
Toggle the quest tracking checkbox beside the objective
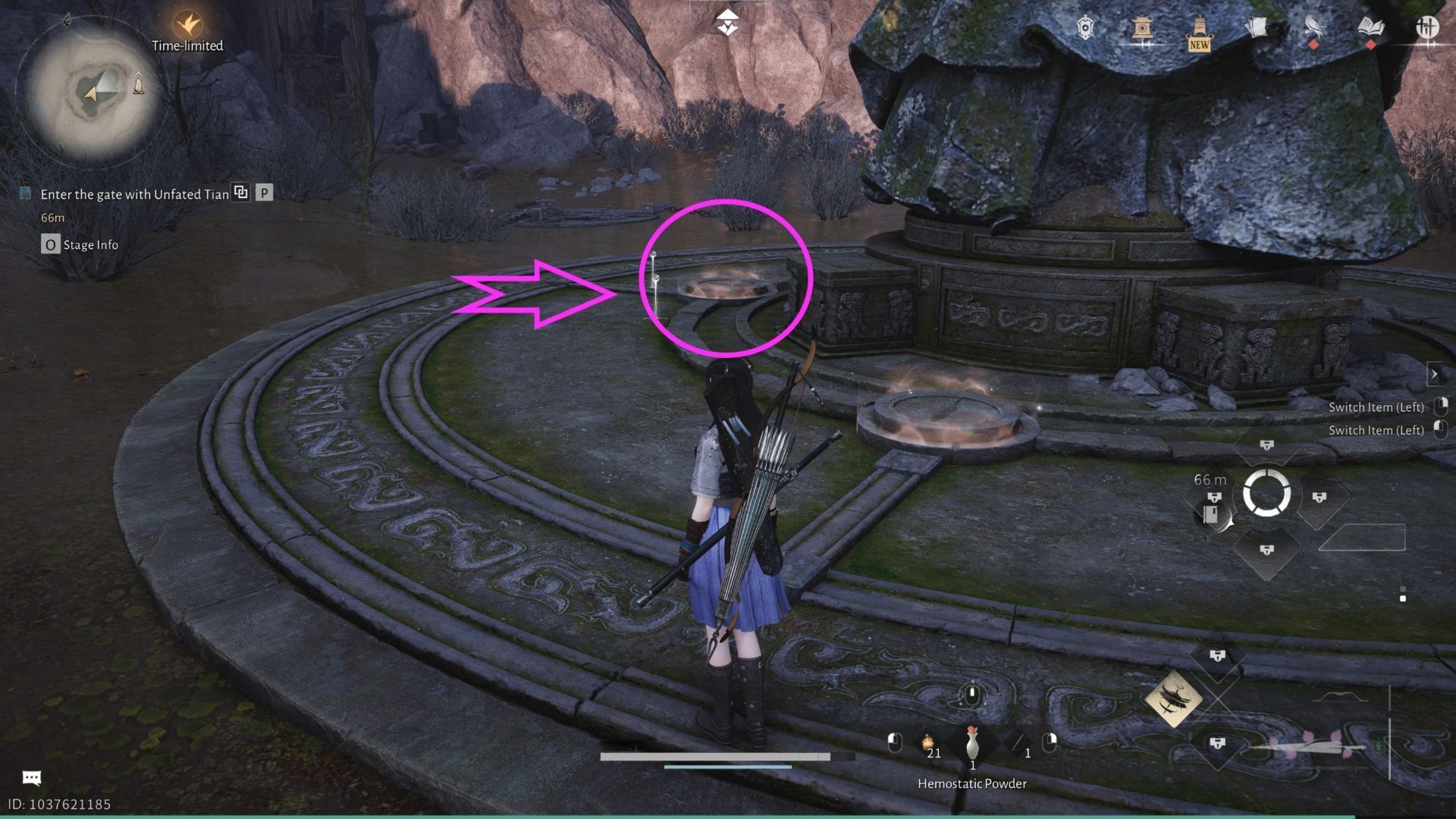24,194
